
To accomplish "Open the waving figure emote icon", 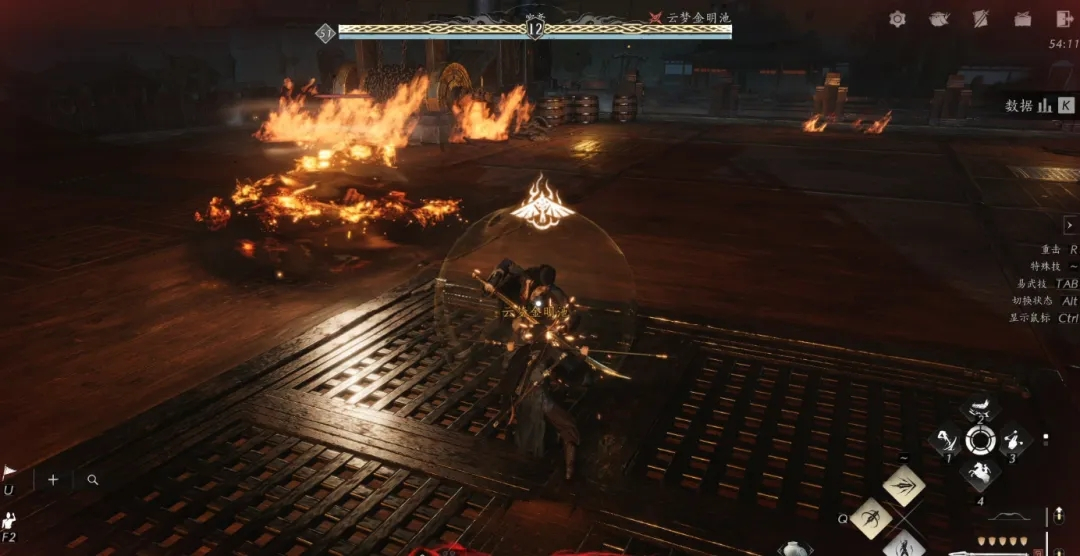I will point(10,520).
